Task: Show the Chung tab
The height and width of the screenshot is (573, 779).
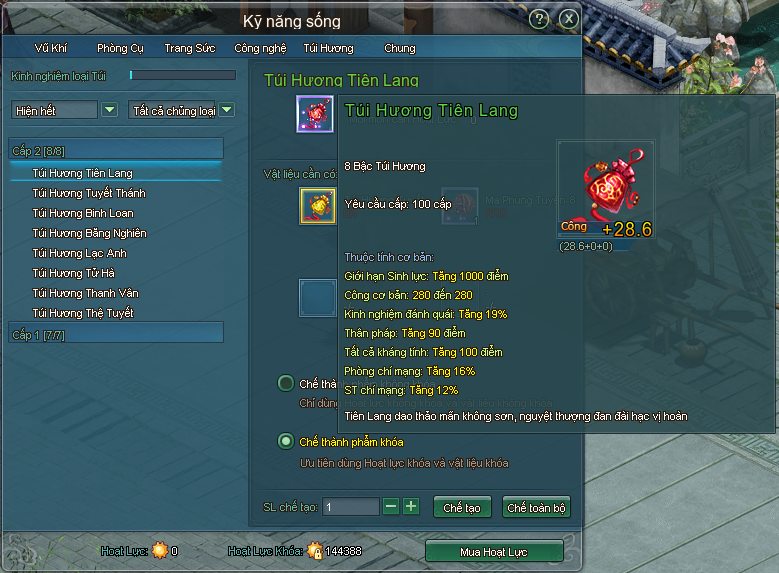Action: coord(399,48)
